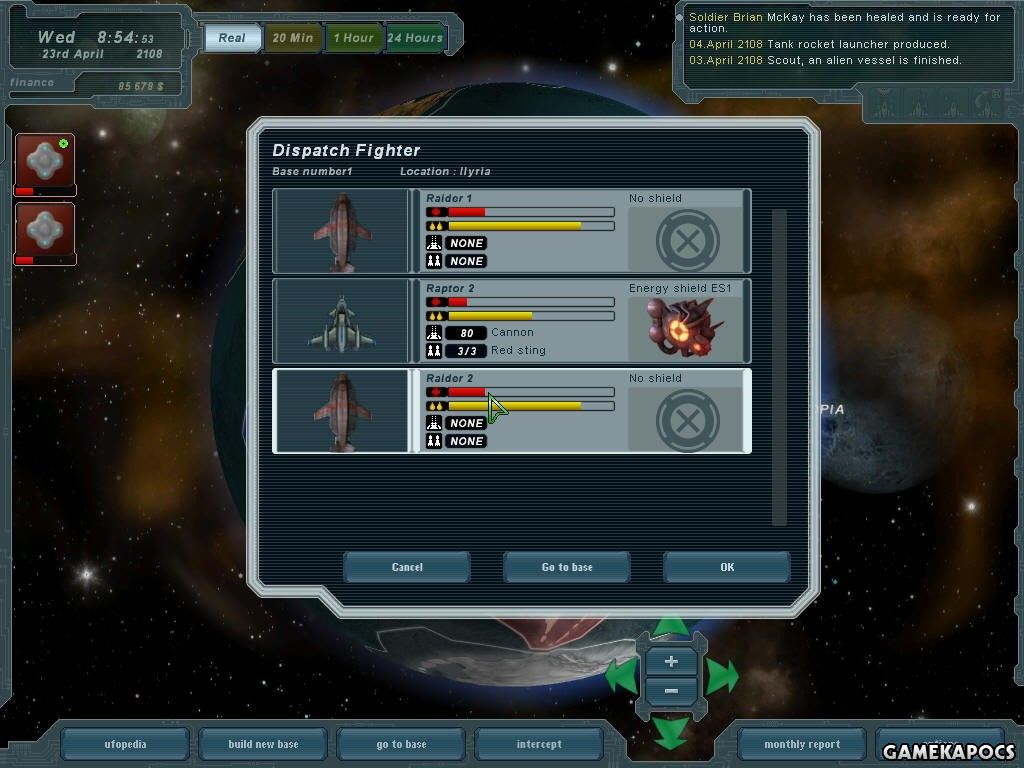
Task: Switch time speed to 20 Min
Action: [x=292, y=38]
